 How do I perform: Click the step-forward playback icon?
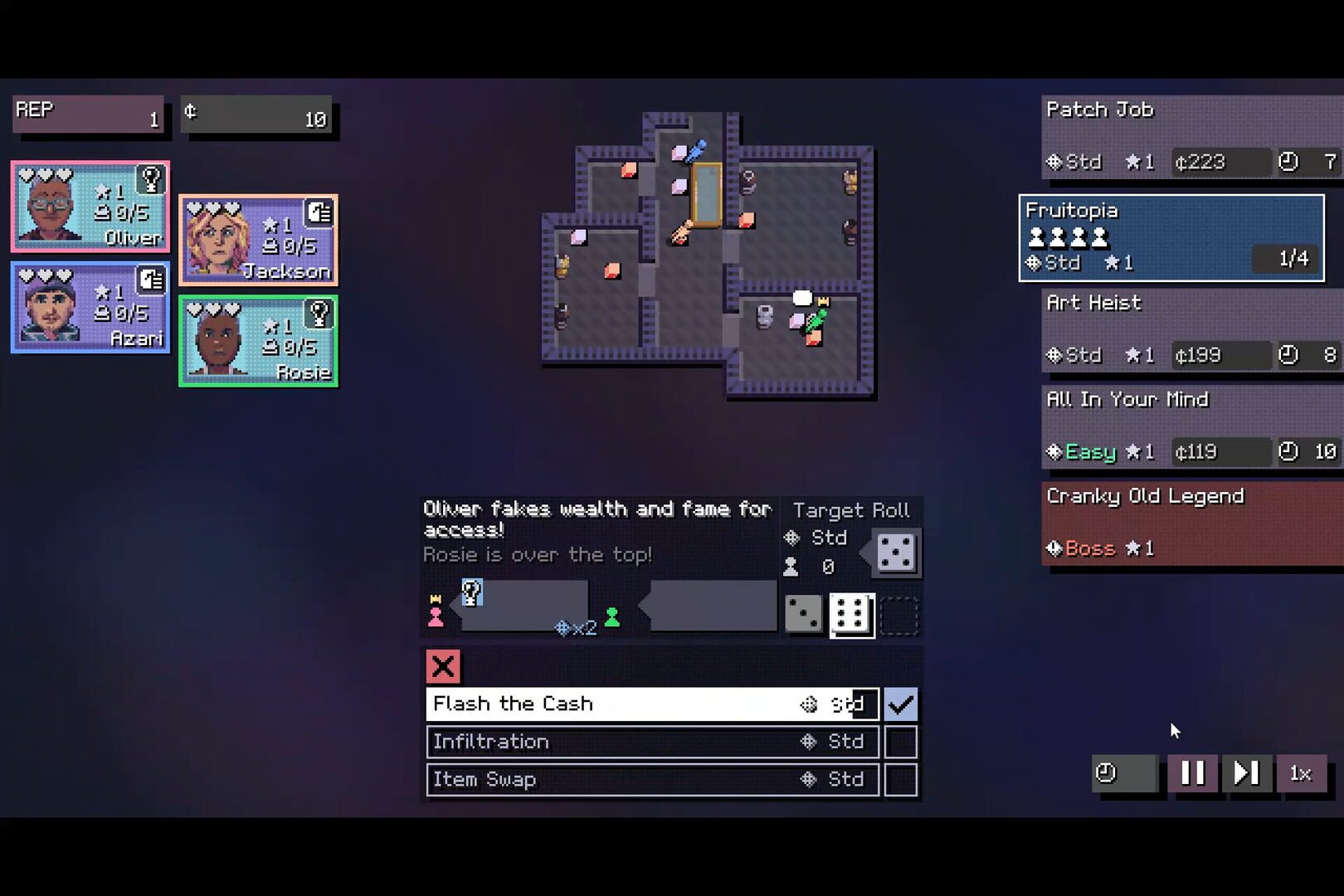pos(1246,773)
